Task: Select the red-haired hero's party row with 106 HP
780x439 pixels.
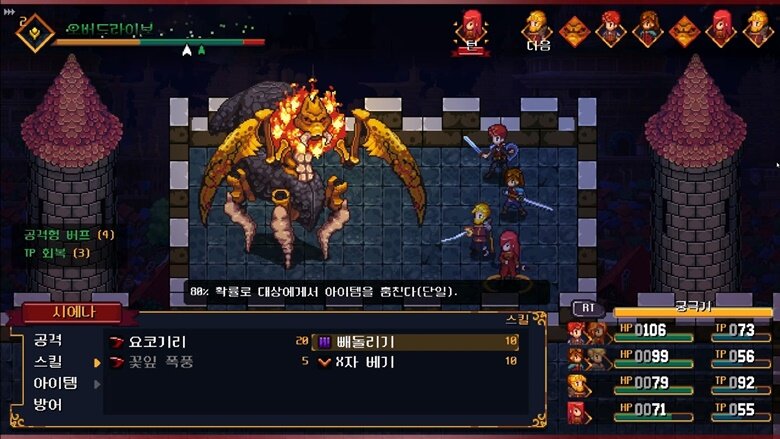Action: point(668,331)
